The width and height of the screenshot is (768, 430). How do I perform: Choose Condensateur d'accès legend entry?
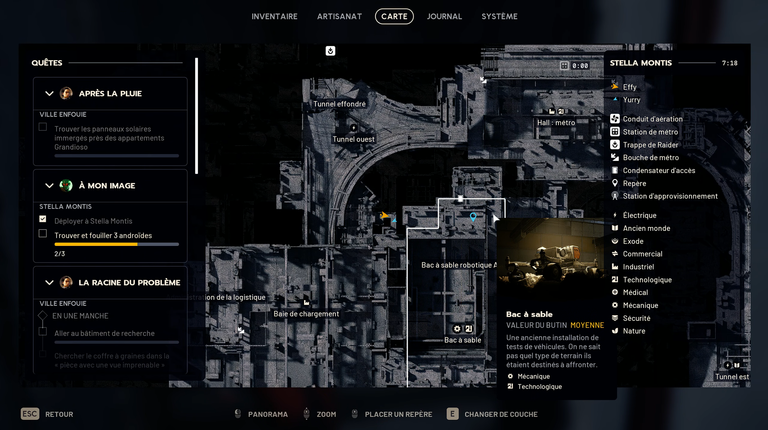pos(659,170)
